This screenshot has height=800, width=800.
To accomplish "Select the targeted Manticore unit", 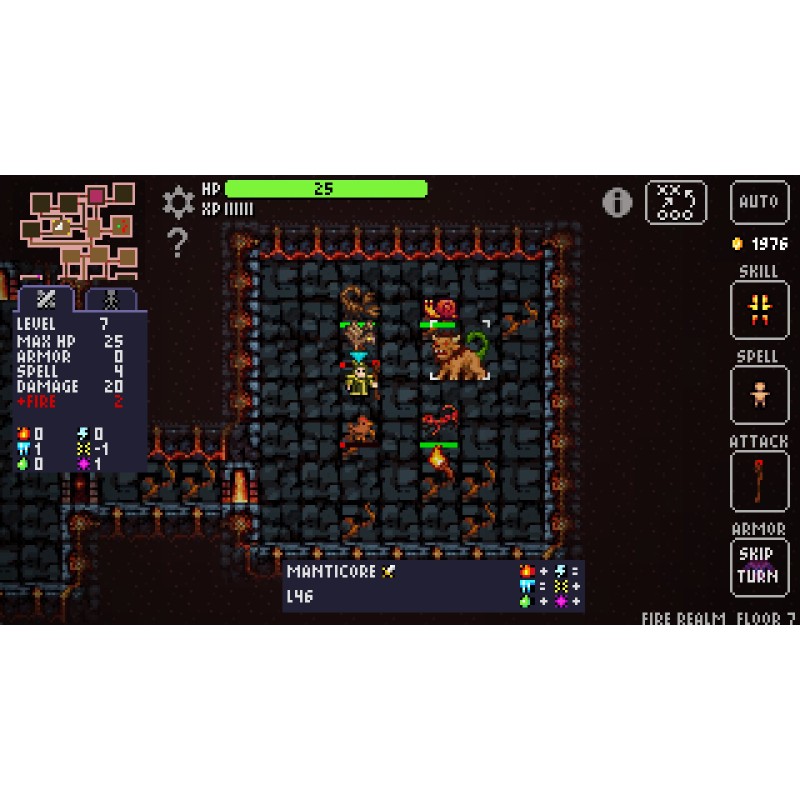I will coord(459,352).
